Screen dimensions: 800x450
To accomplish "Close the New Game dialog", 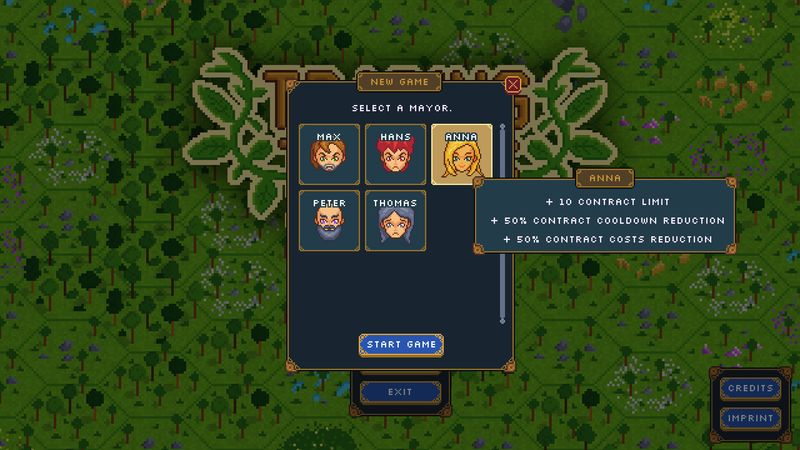I will pyautogui.click(x=513, y=85).
